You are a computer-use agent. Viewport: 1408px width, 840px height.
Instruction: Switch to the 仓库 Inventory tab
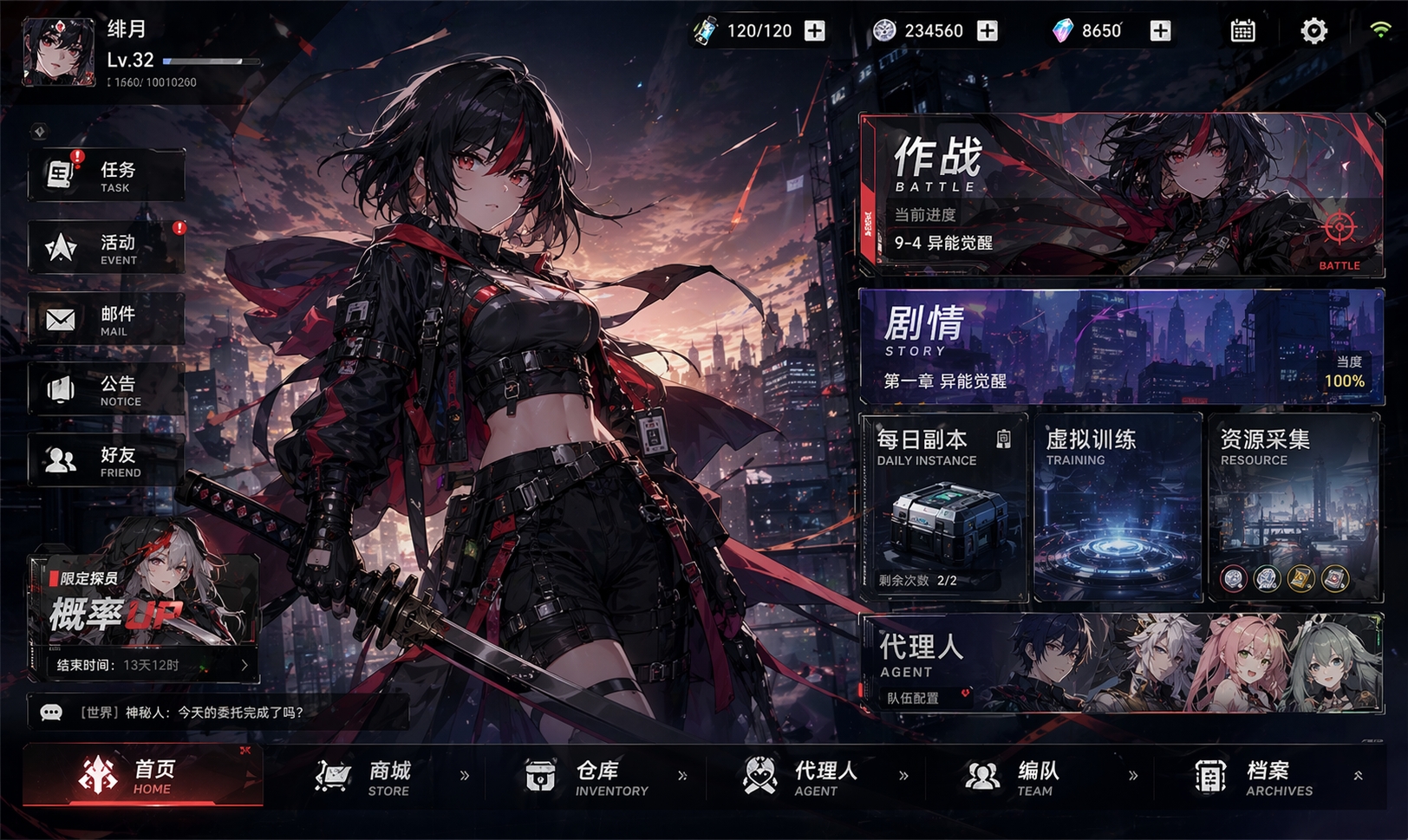pos(588,777)
